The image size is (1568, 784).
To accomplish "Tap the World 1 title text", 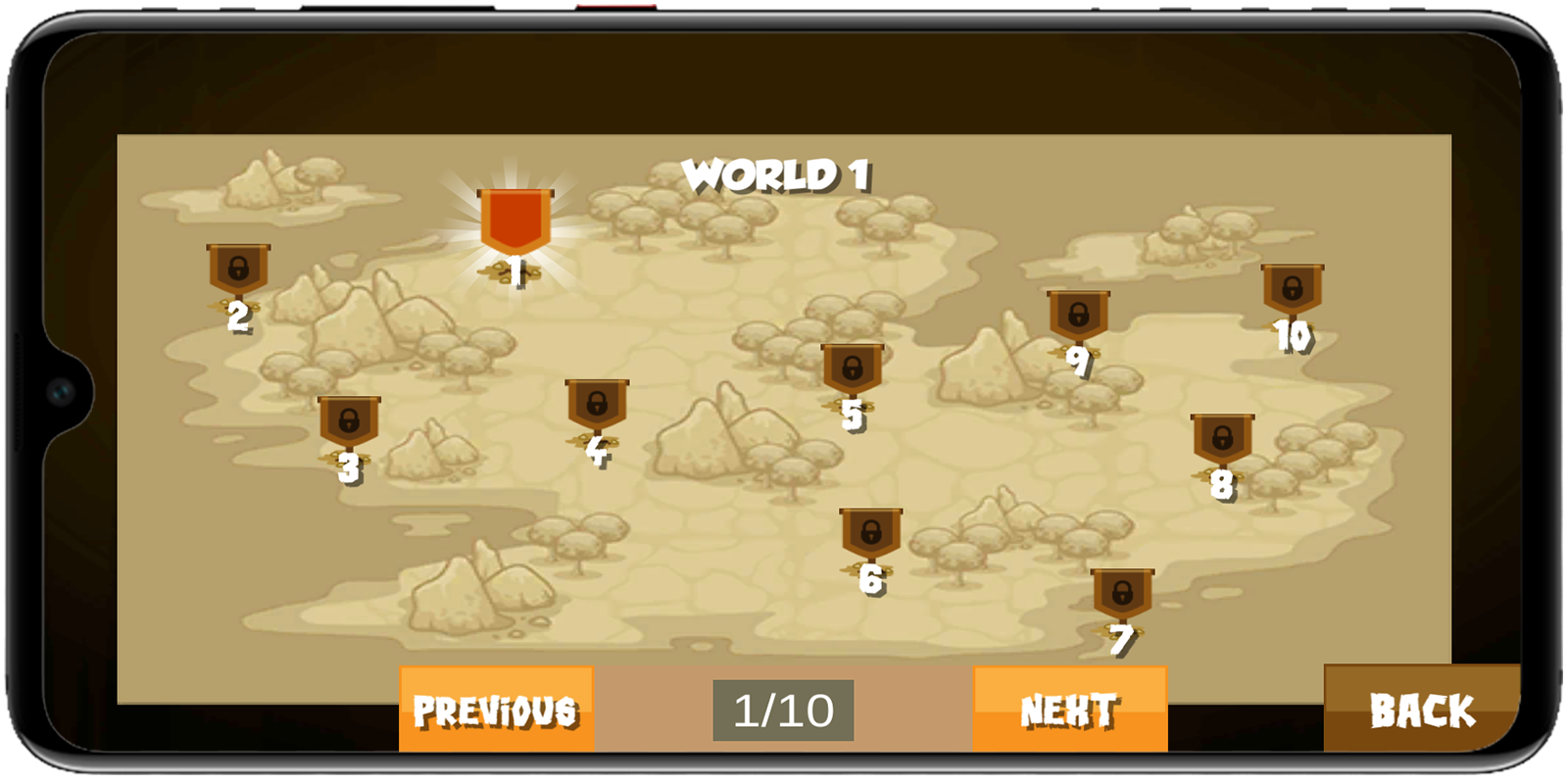I will pyautogui.click(x=779, y=173).
